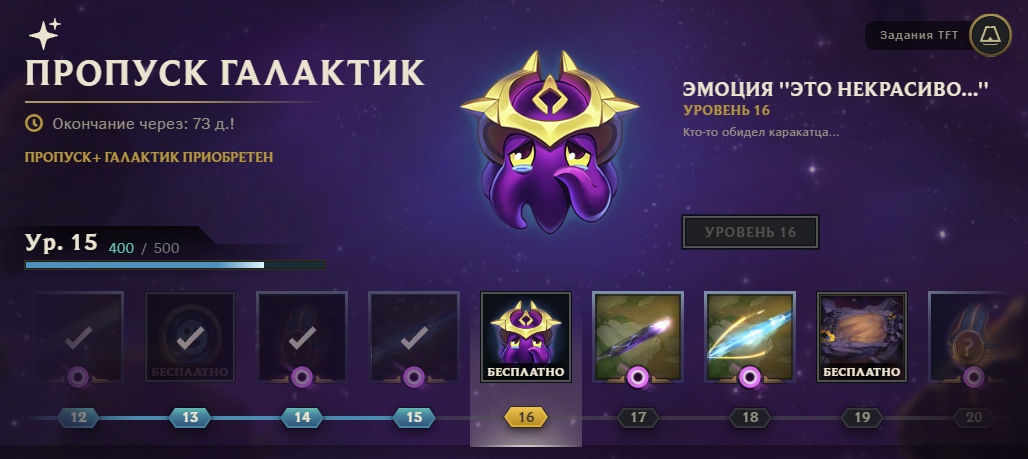Click the УРОВЕНЬ 16 button

tap(750, 232)
